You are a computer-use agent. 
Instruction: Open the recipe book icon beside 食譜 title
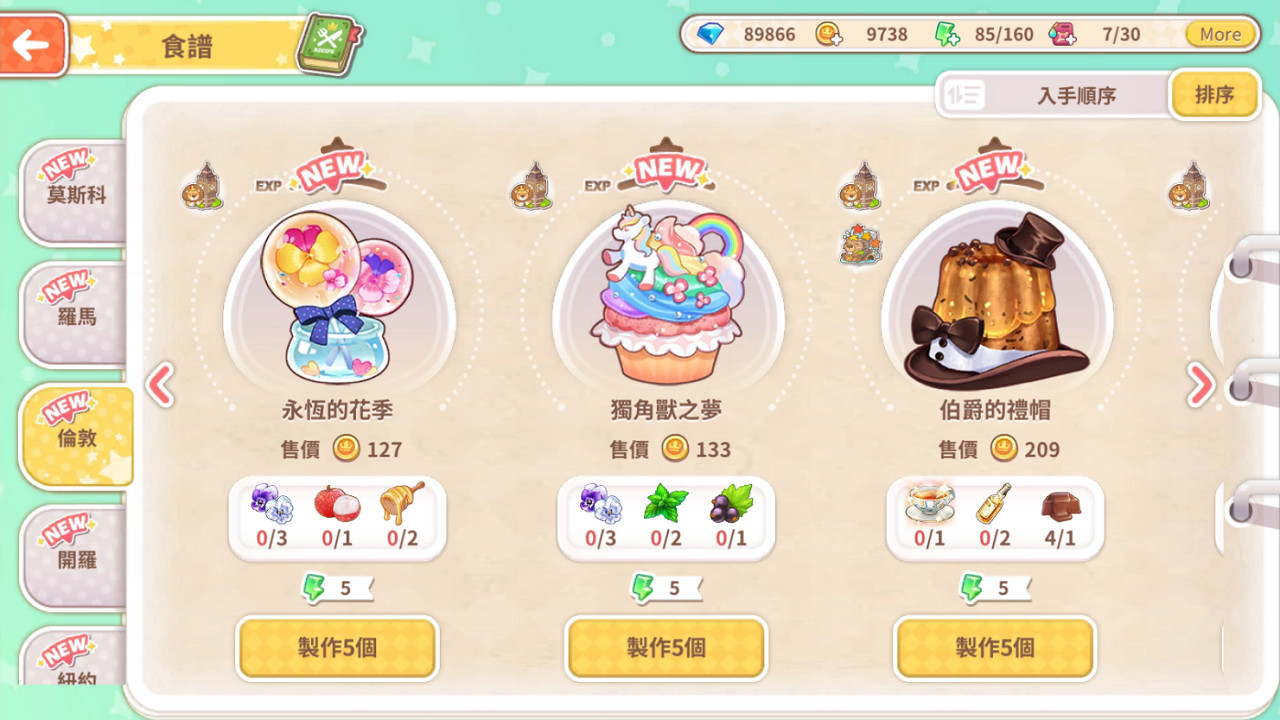330,41
